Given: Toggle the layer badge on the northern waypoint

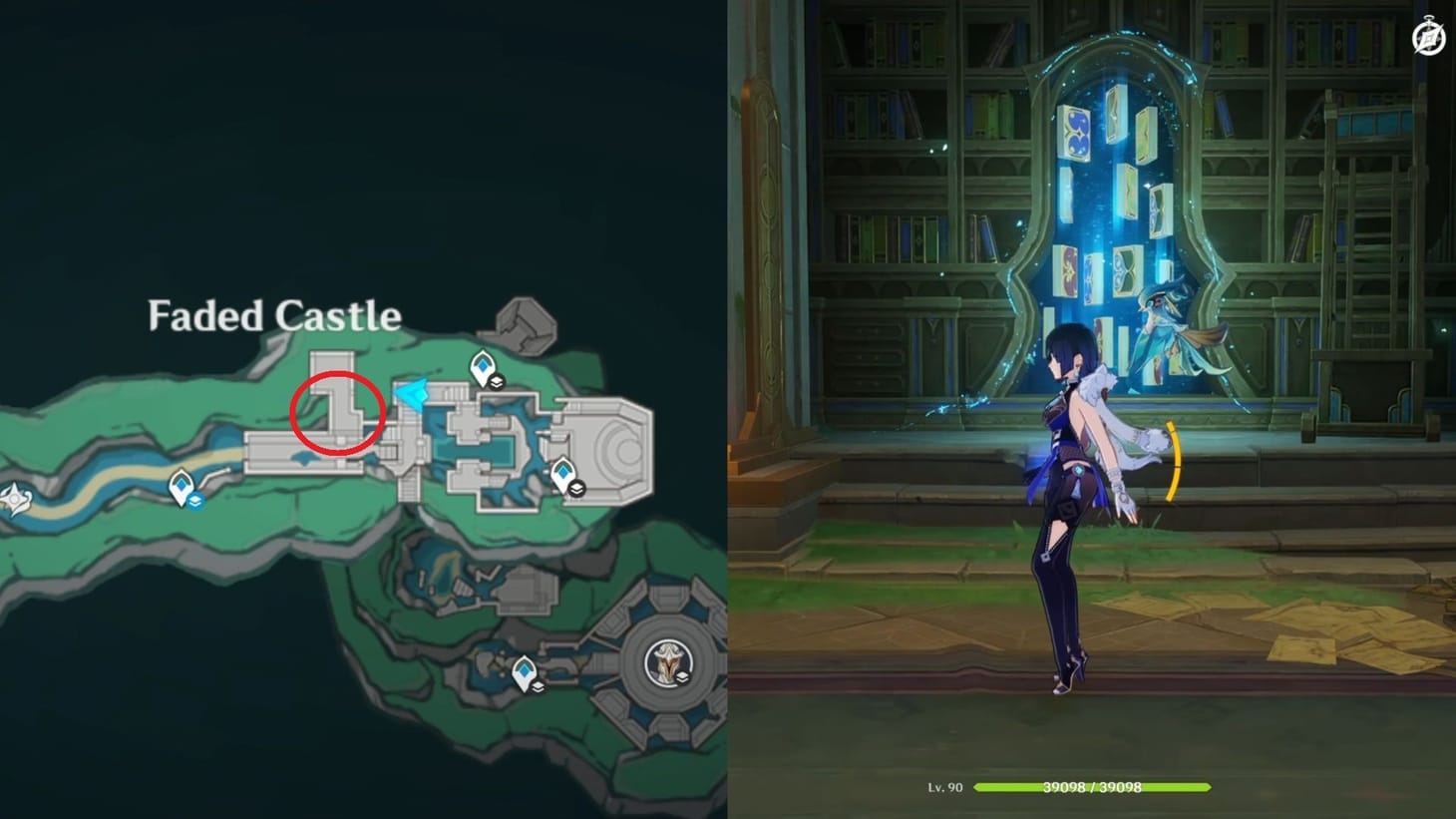Looking at the screenshot, I should coord(496,380).
